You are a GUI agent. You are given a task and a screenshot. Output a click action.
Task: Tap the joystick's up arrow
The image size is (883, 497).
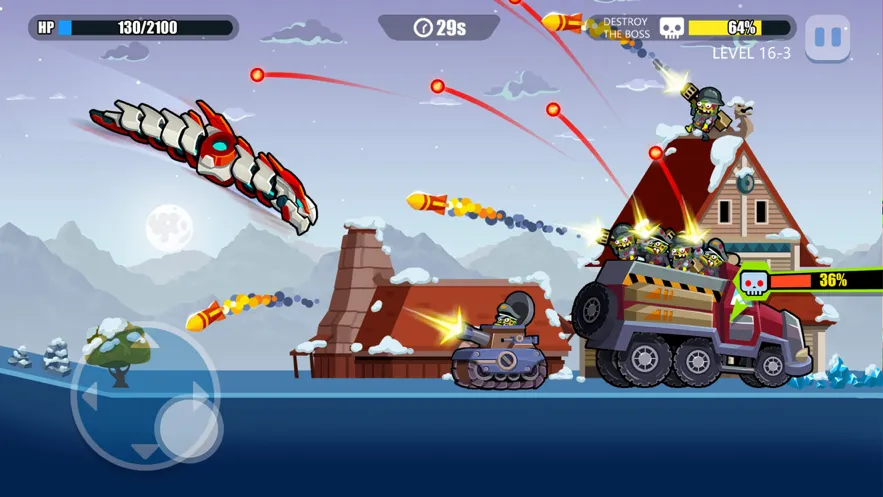[x=146, y=342]
